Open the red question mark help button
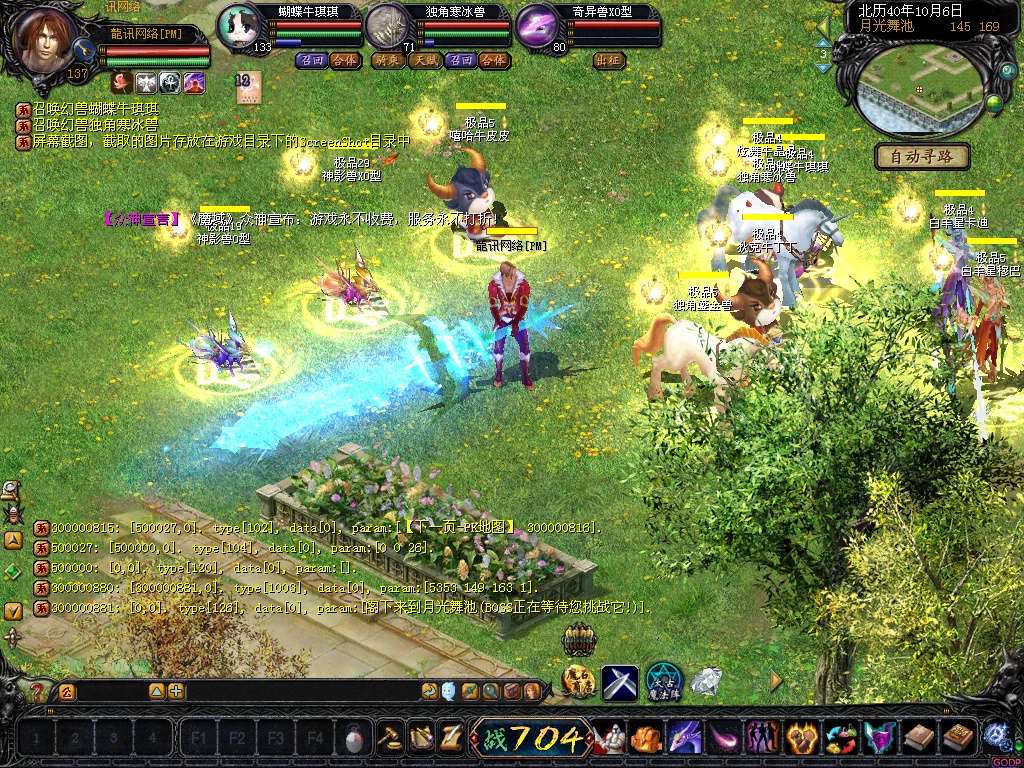1024x768 pixels. [x=38, y=691]
